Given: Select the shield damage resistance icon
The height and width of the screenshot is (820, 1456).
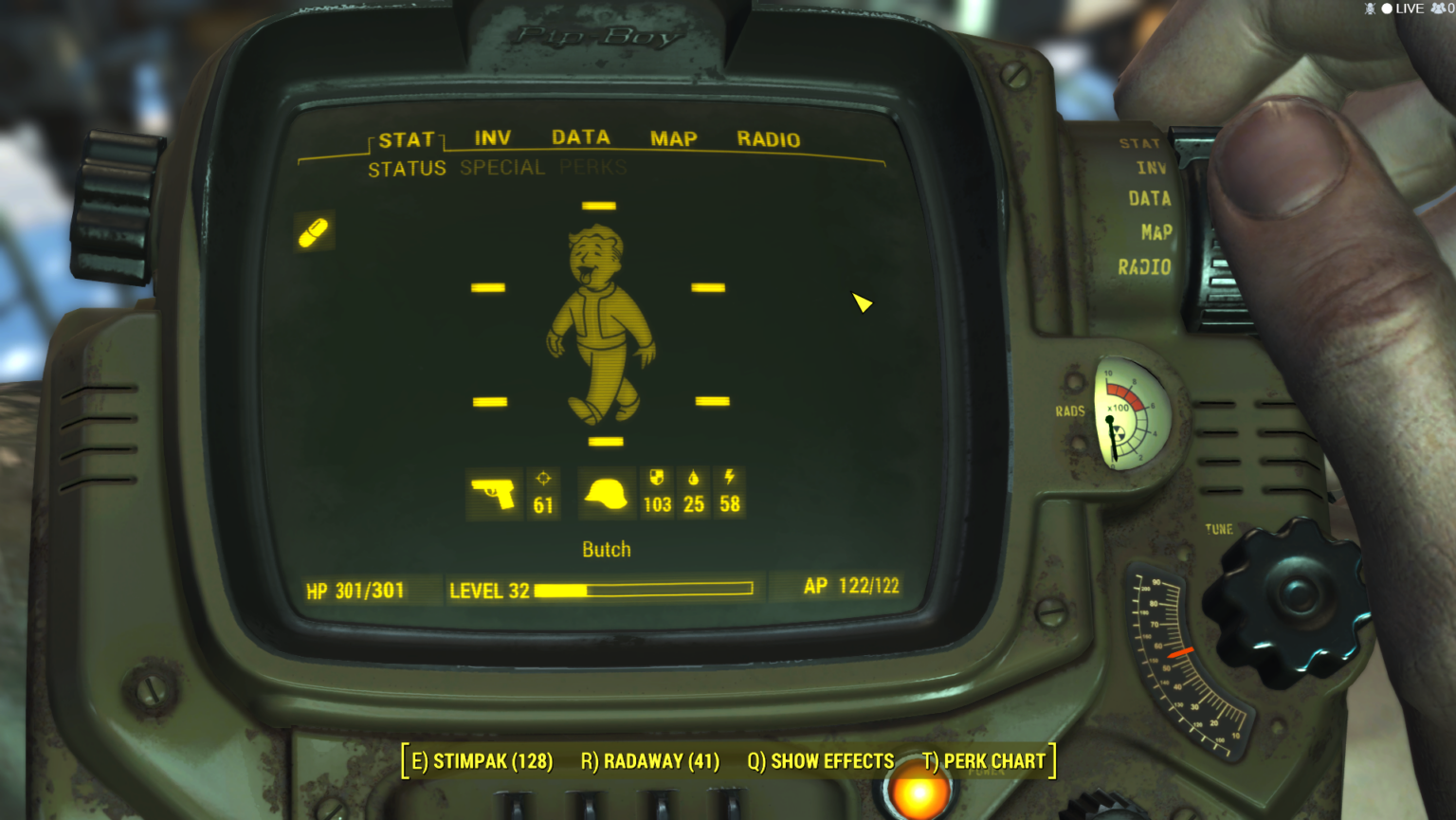Looking at the screenshot, I should [657, 477].
